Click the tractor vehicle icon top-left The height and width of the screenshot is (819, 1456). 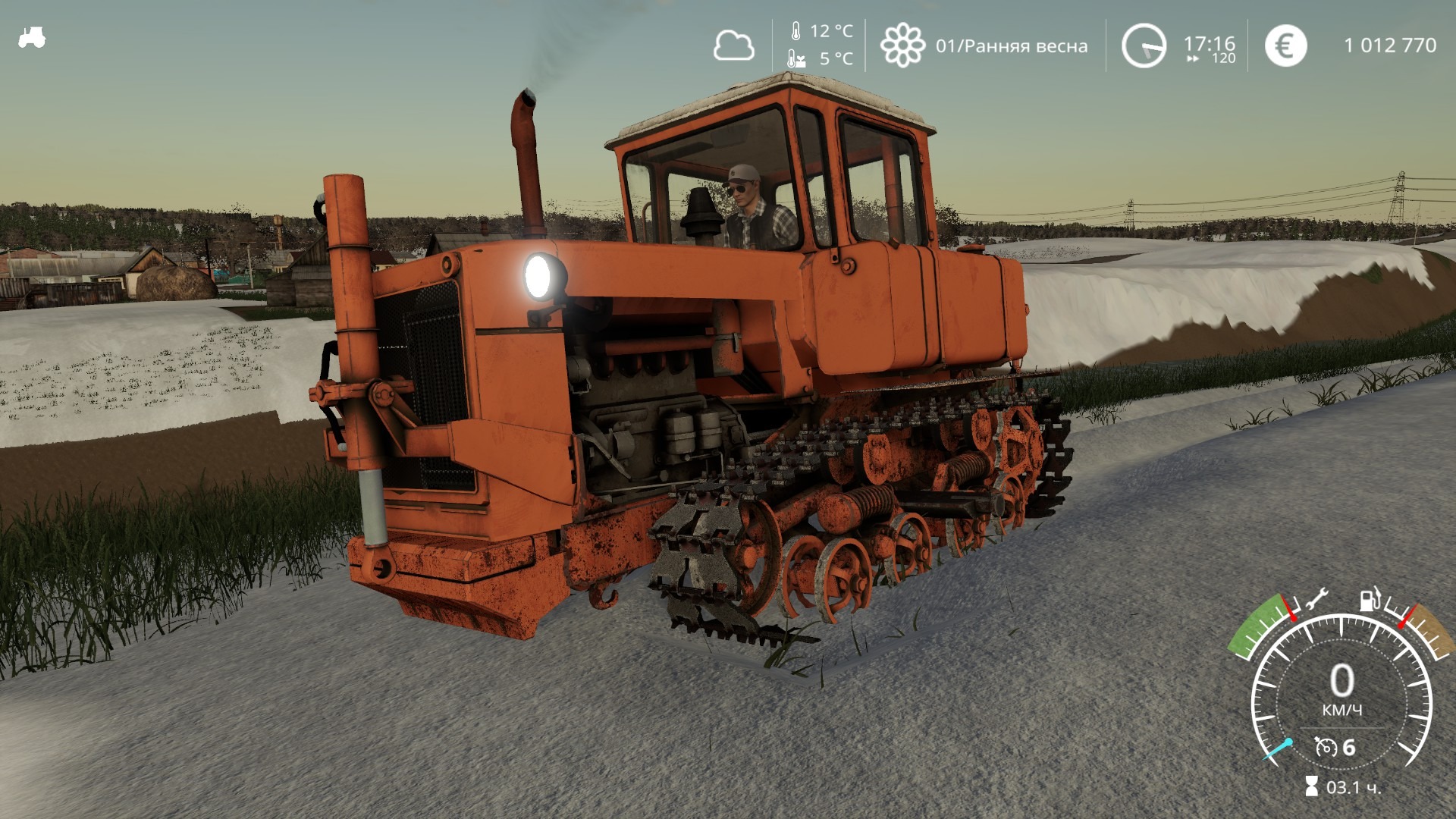point(32,36)
